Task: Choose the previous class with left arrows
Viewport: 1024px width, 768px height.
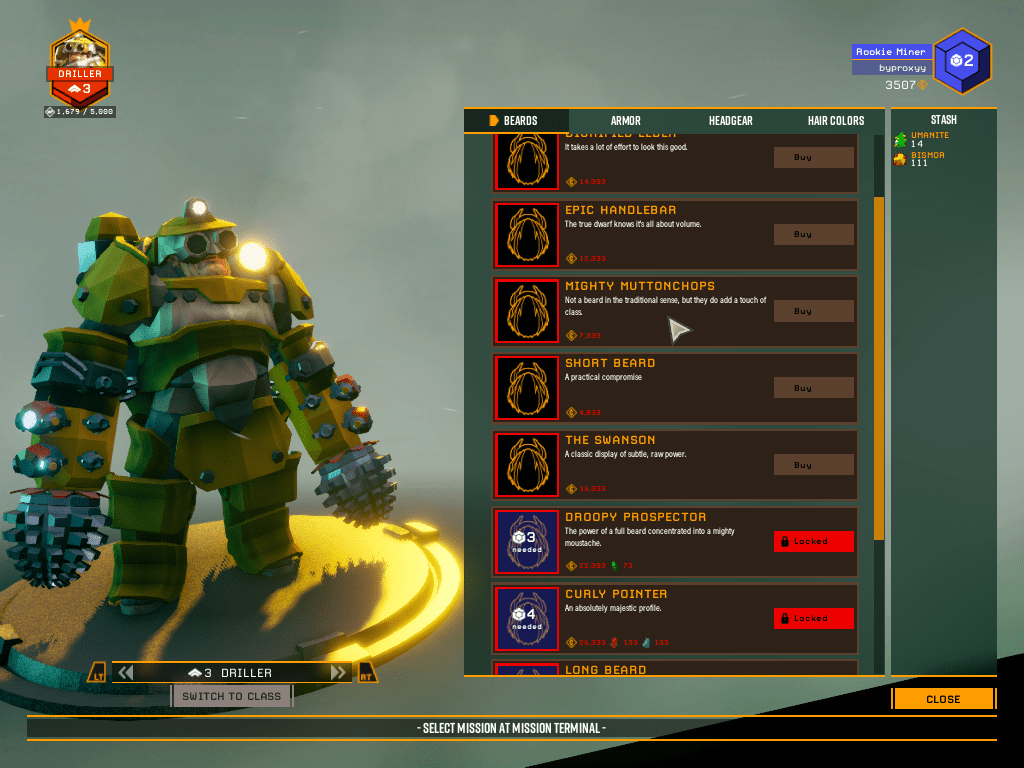Action: pos(126,673)
